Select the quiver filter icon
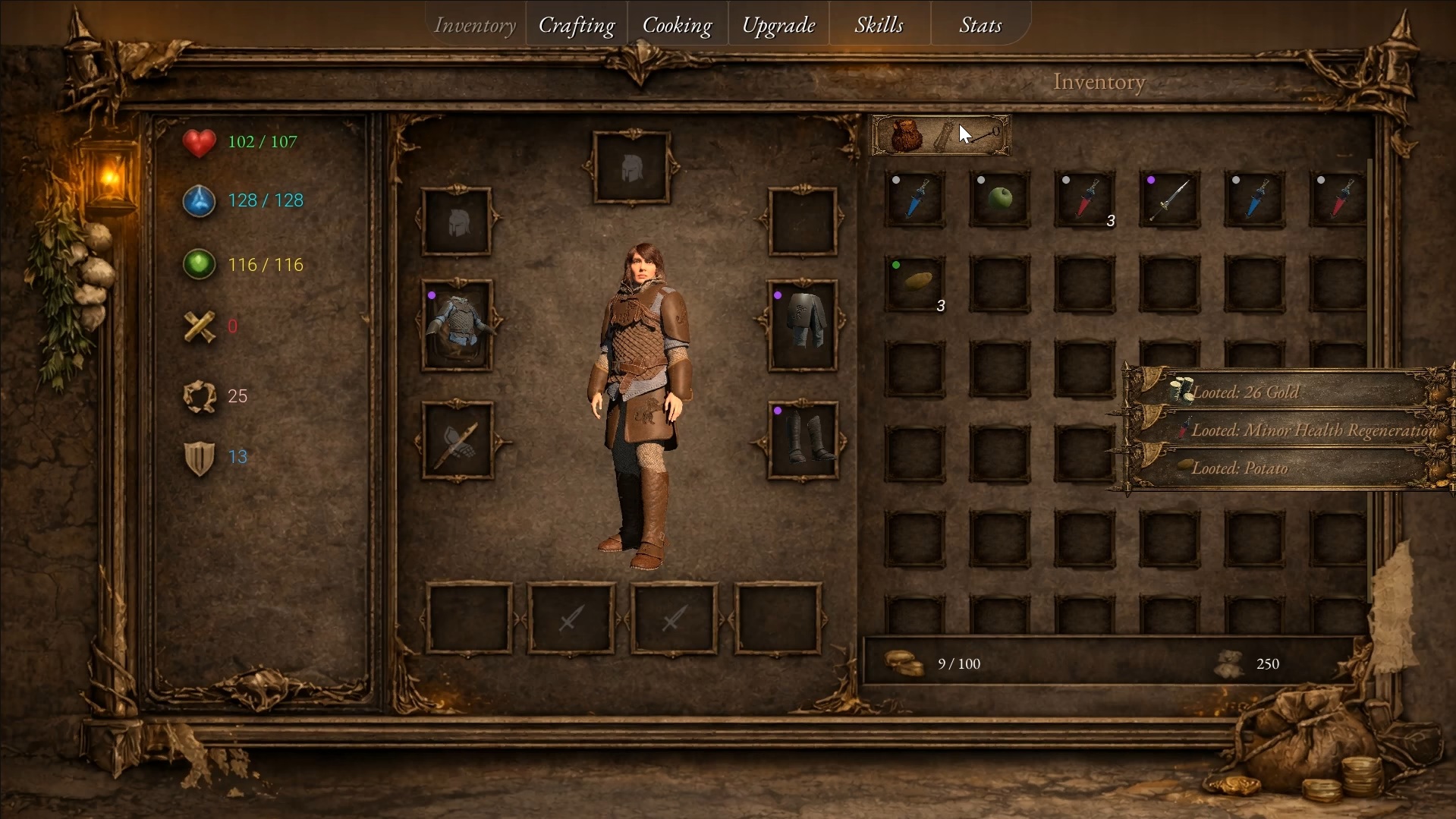Viewport: 1456px width, 819px height. (x=945, y=136)
